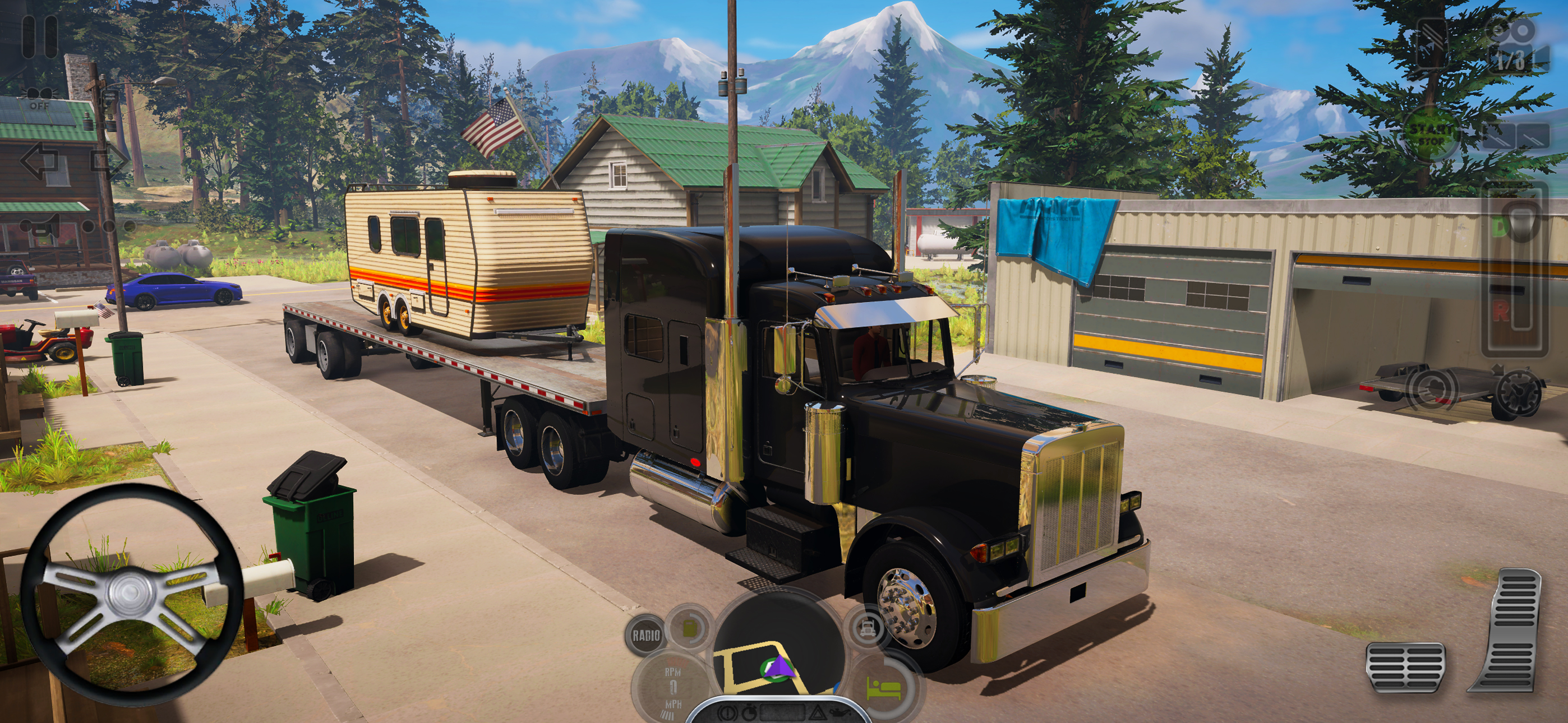Image resolution: width=1568 pixels, height=723 pixels.
Task: Click the steering wheel control
Action: [x=131, y=595]
